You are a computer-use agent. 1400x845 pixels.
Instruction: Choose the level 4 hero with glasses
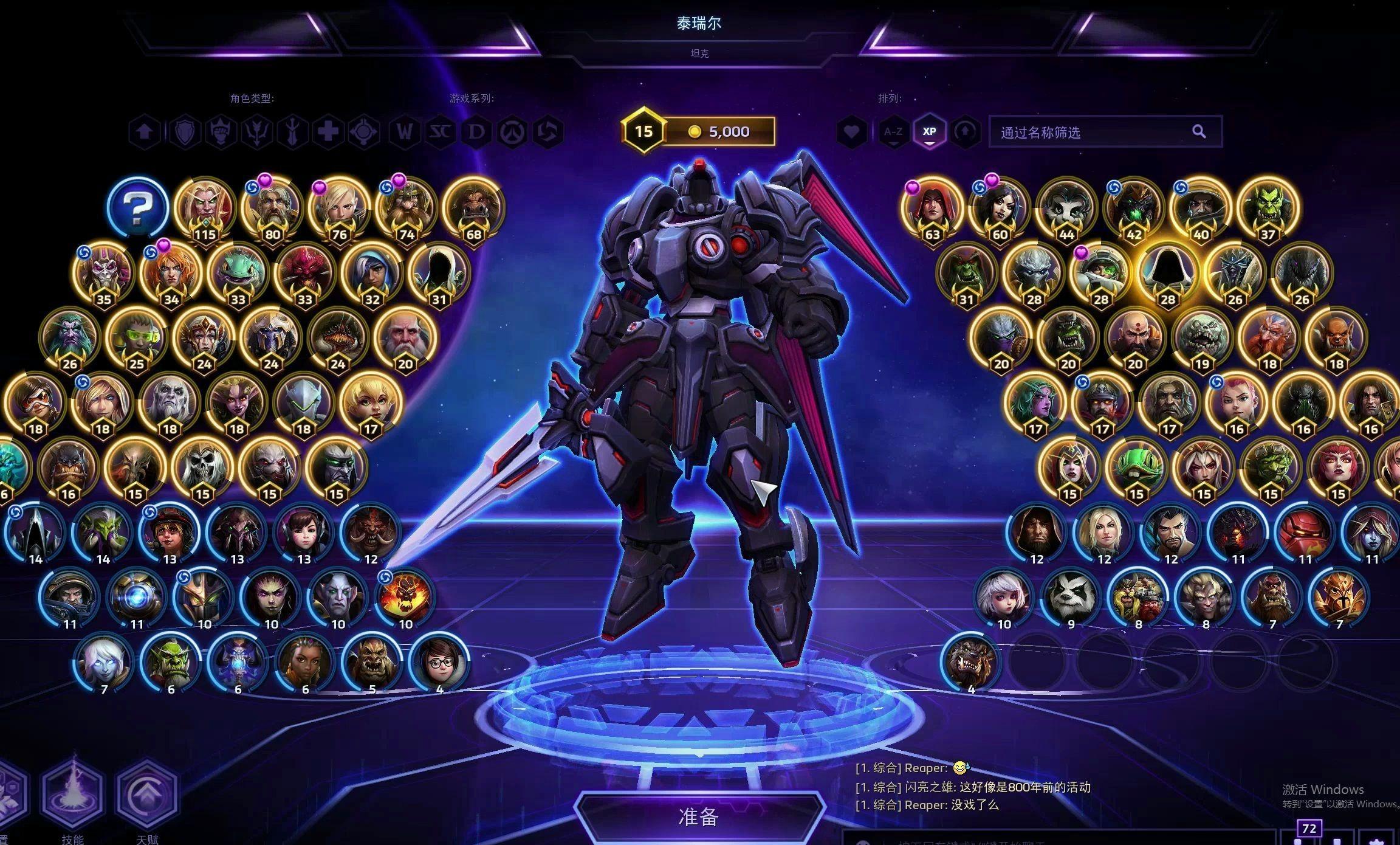point(439,663)
